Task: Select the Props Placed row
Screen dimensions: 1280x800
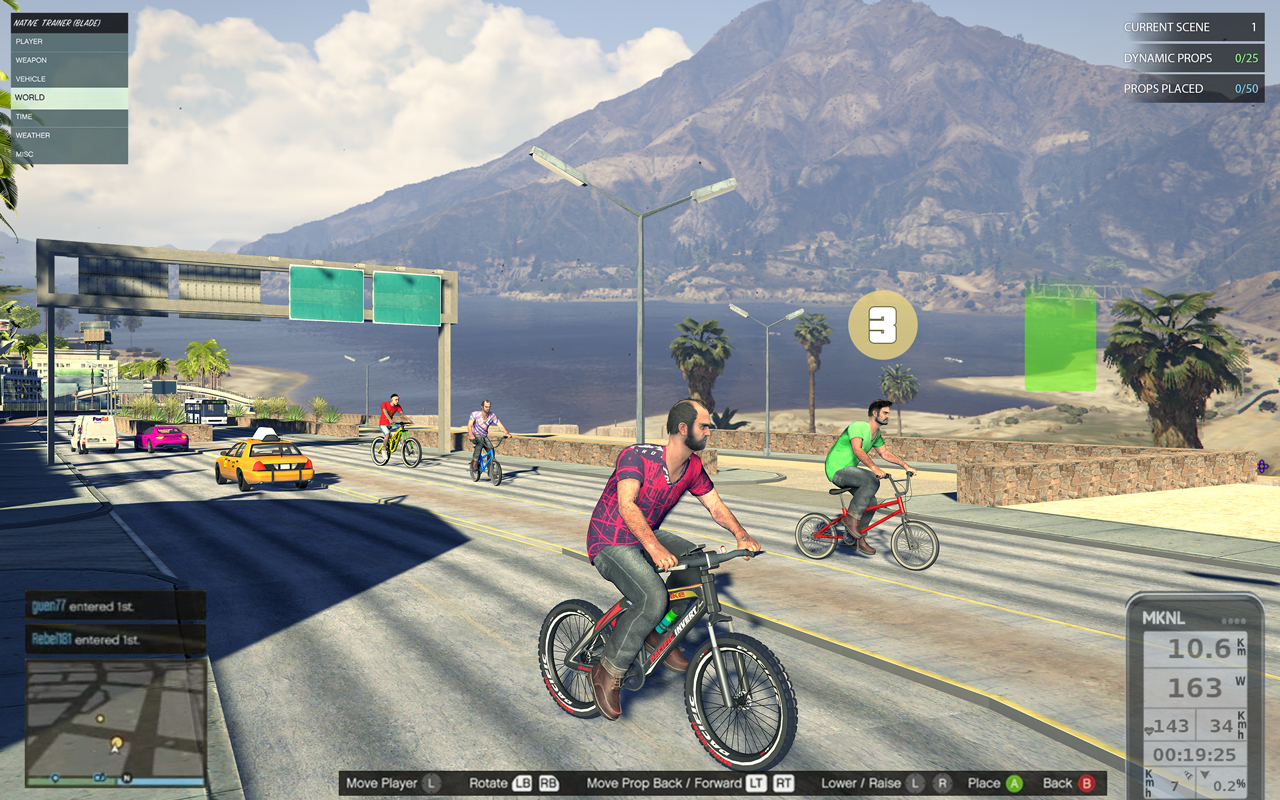Action: (1191, 89)
